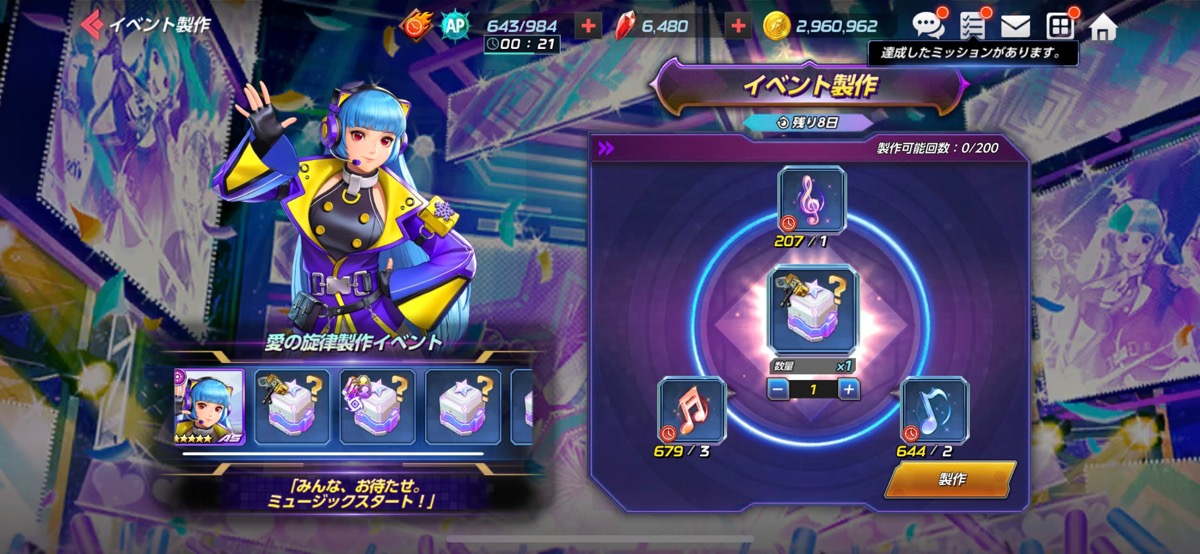Buy more red rubies with plus

tap(738, 26)
